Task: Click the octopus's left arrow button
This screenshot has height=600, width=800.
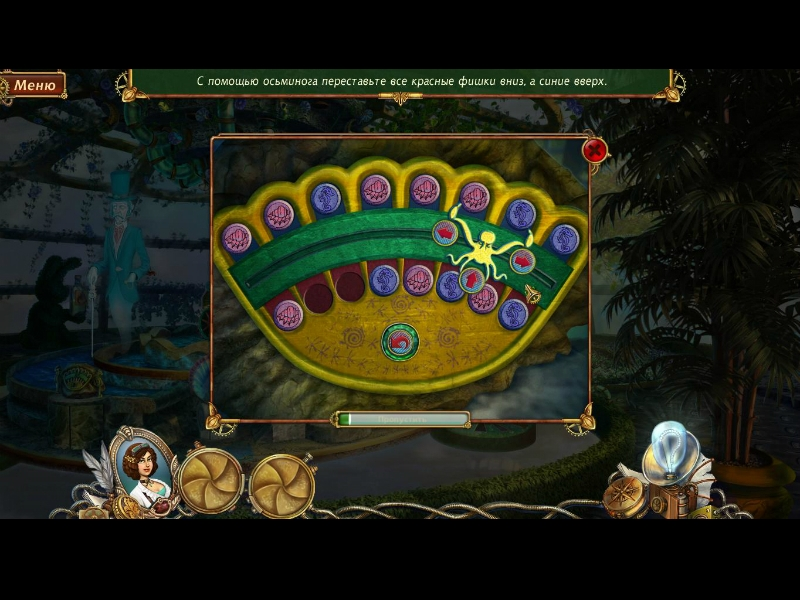Action: pos(444,233)
